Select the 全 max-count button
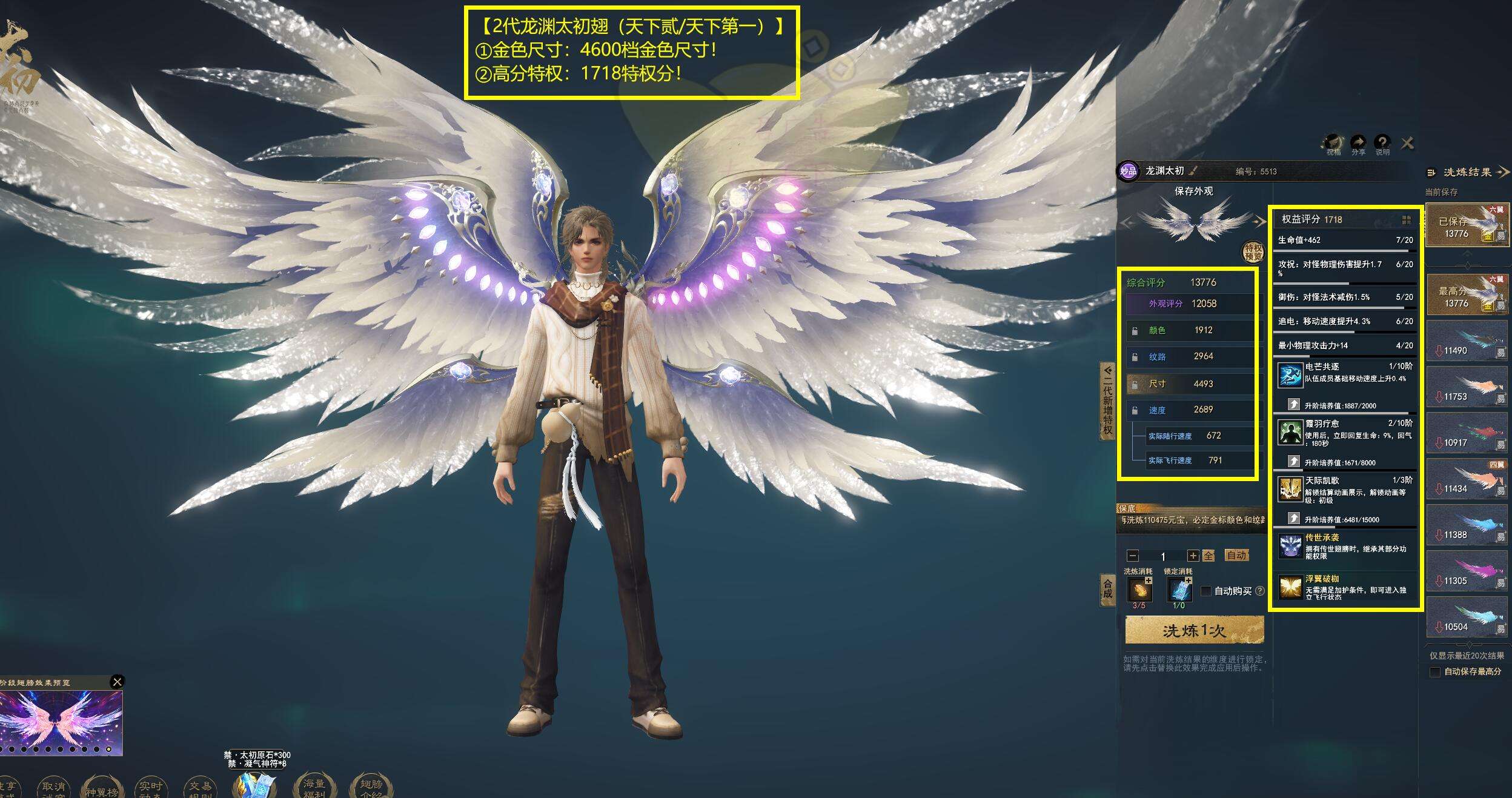 pyautogui.click(x=1208, y=556)
